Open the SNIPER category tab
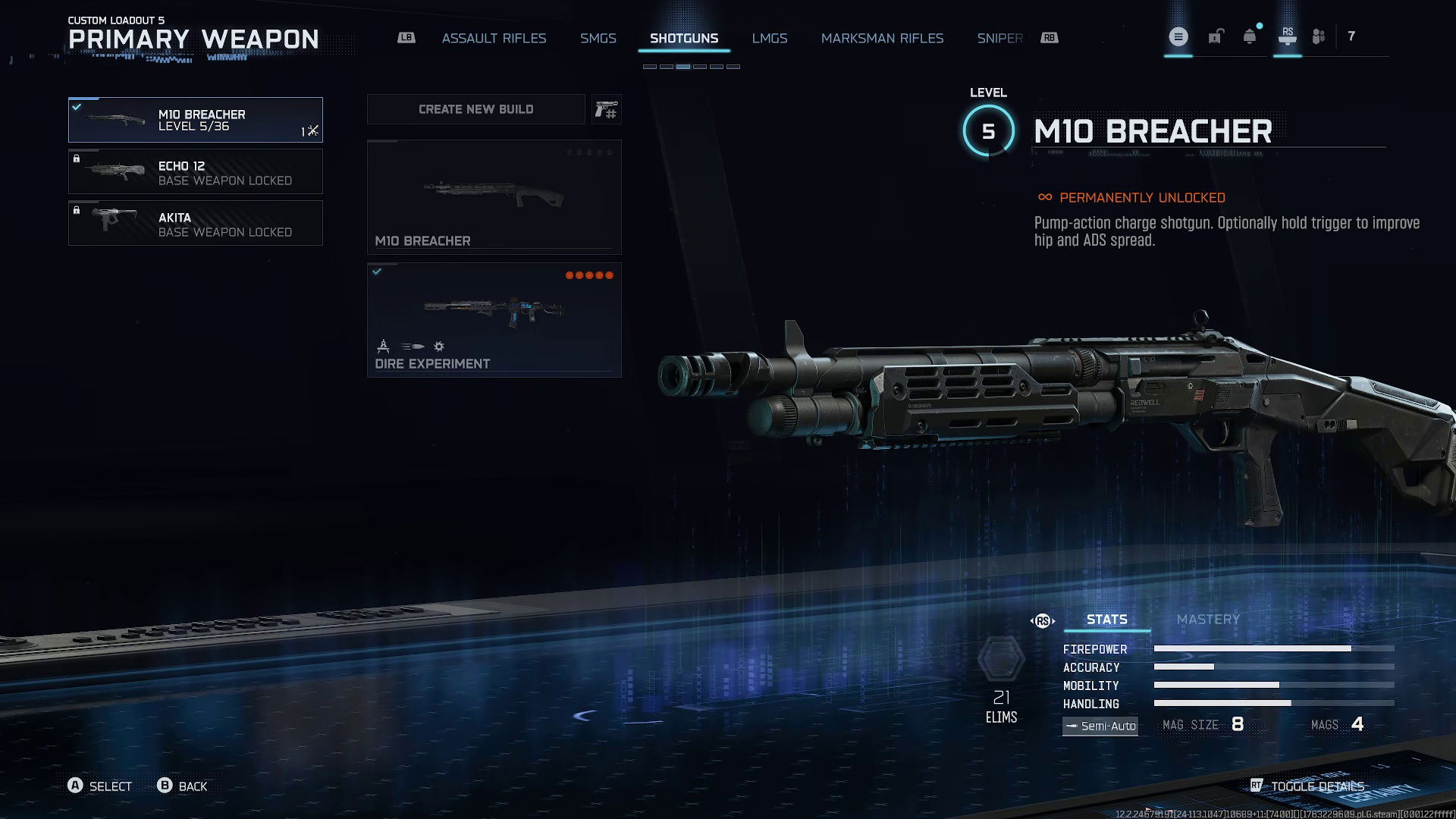 (x=999, y=38)
